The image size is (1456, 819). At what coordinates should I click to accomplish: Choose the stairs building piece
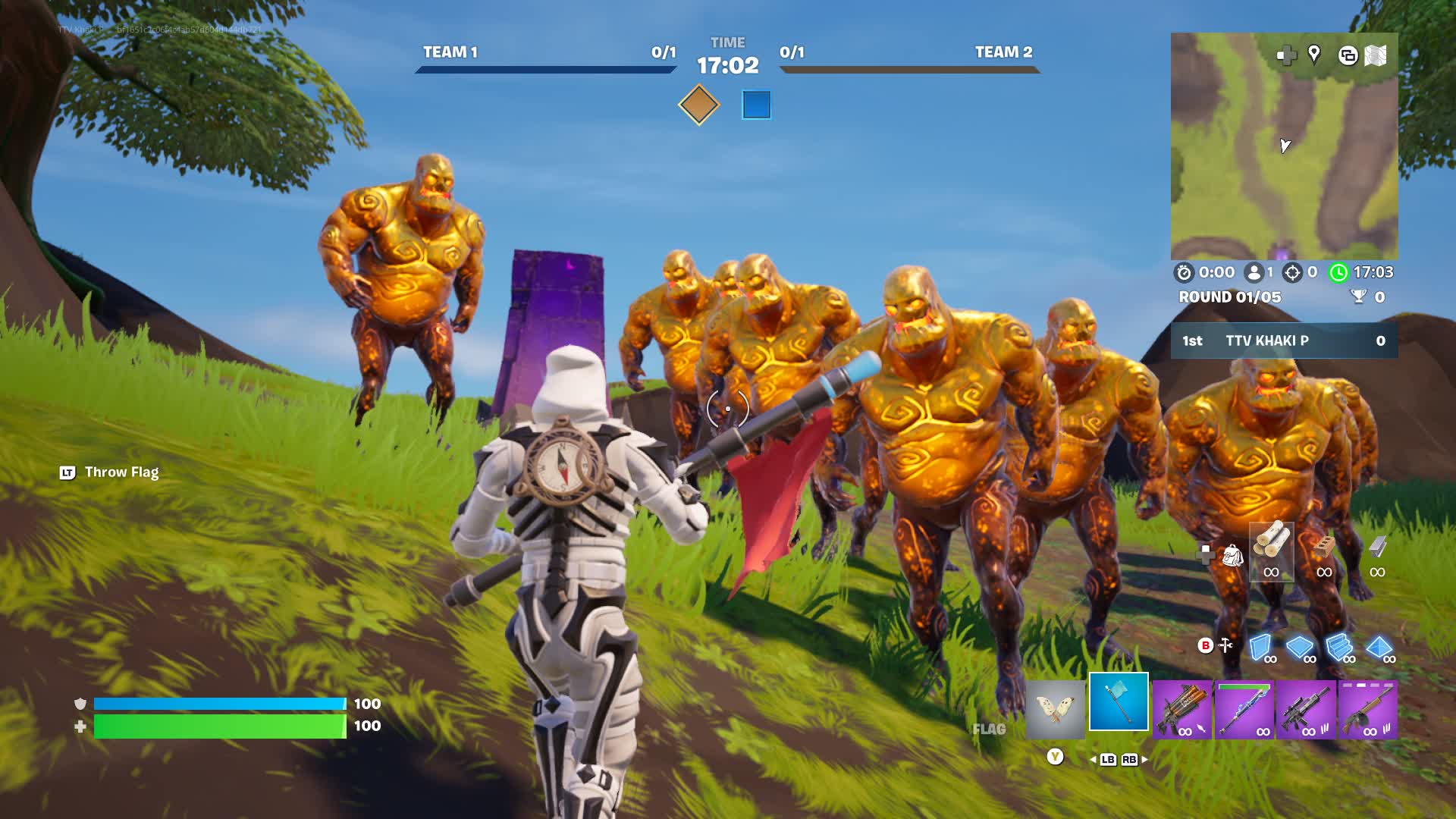(x=1339, y=648)
